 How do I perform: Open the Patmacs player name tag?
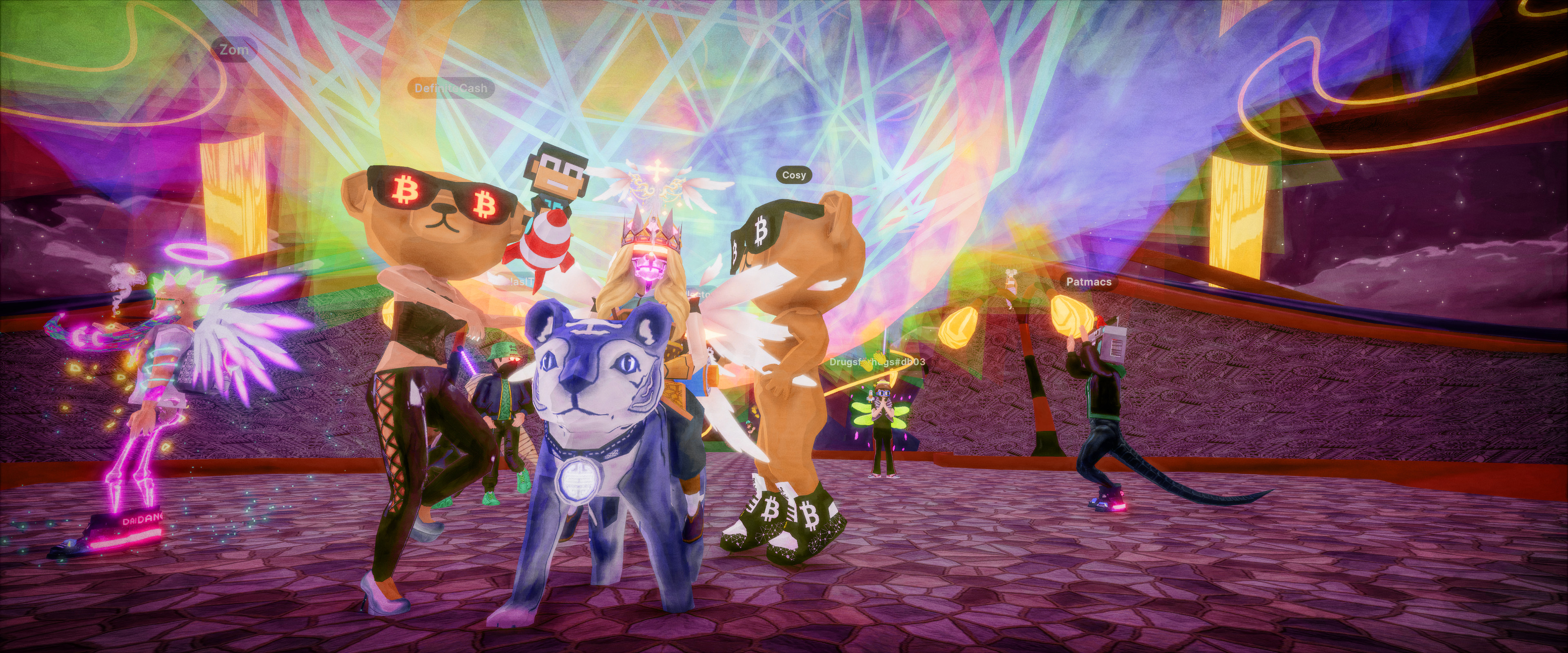1088,282
